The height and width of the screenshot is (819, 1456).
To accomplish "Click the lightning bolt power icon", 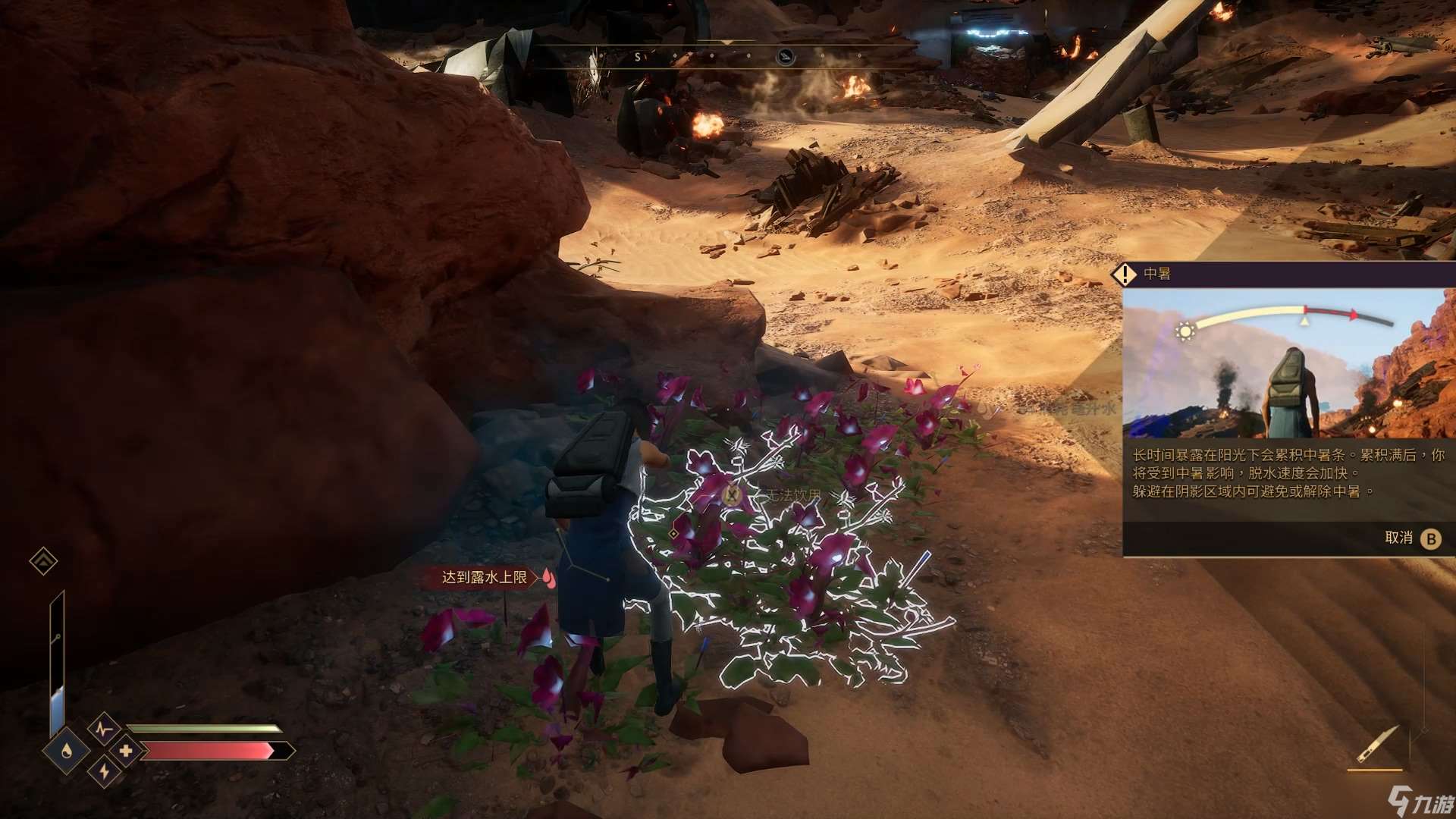I will click(x=104, y=772).
